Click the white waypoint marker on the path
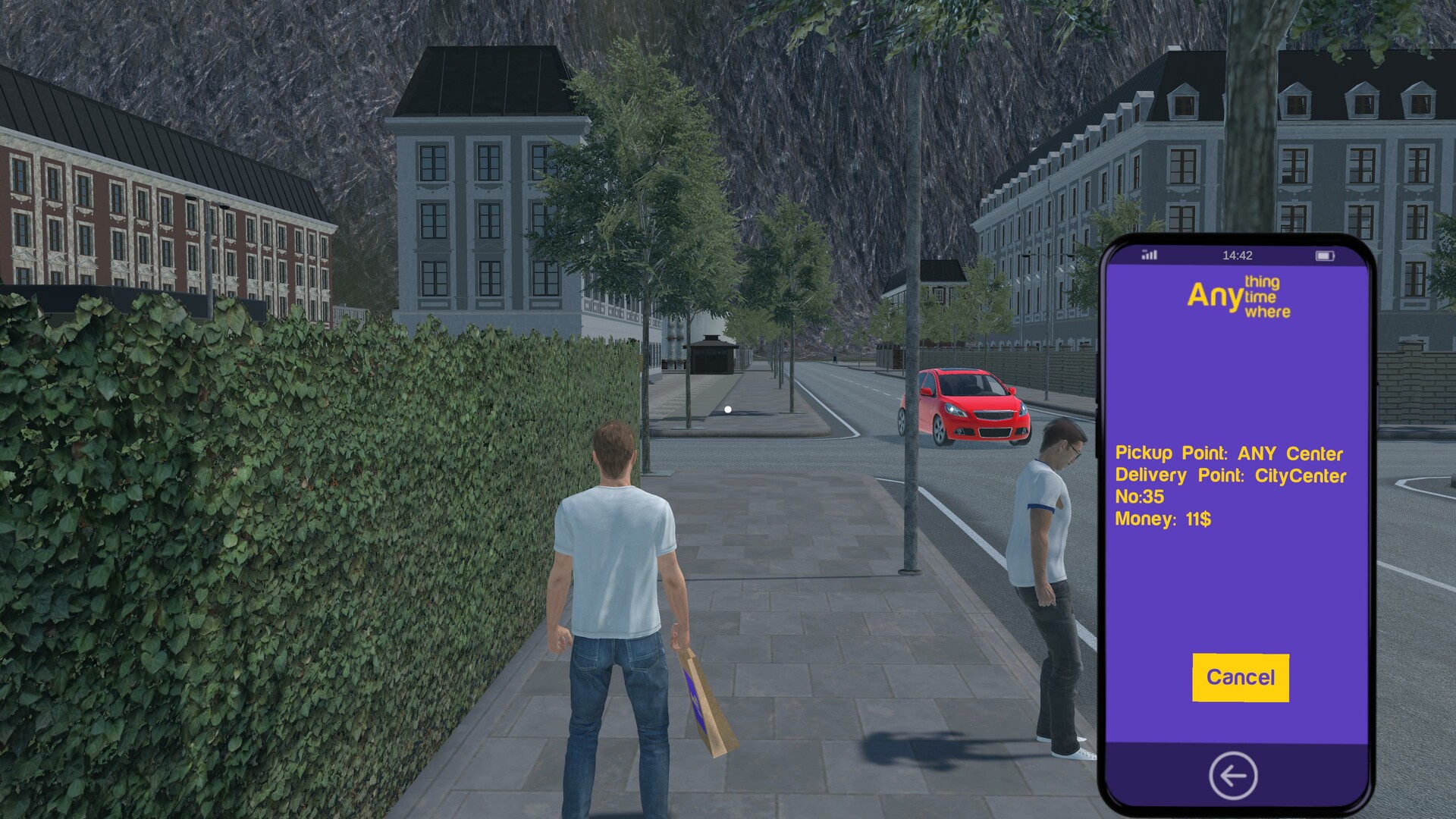Viewport: 1456px width, 819px height. 727,410
